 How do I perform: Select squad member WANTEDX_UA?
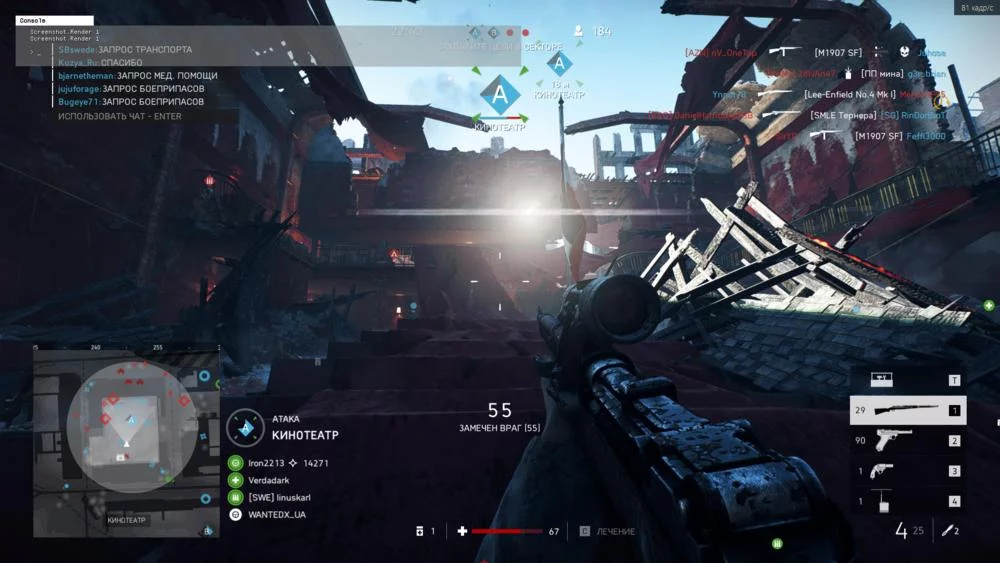pos(277,514)
